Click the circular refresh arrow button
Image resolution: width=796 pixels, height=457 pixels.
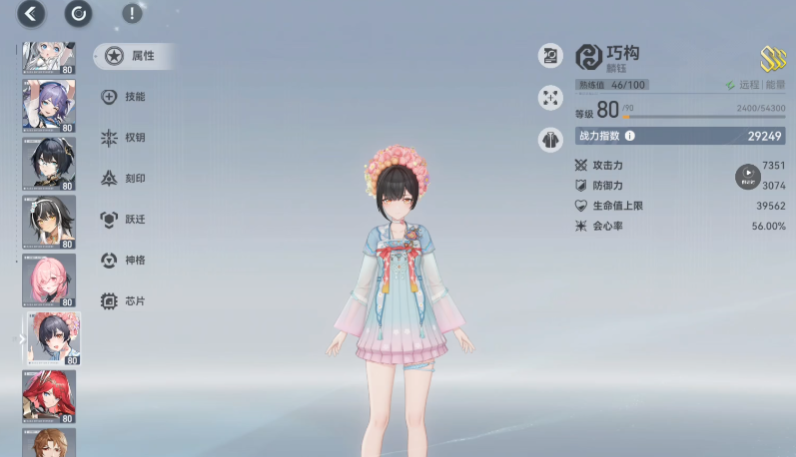pos(78,13)
